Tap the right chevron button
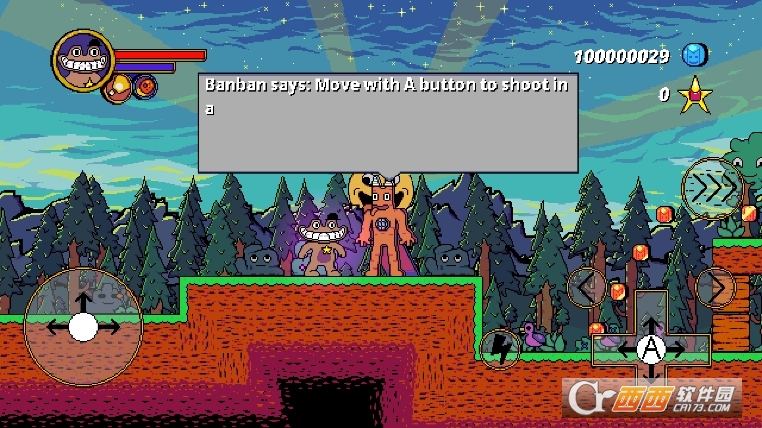 [x=714, y=287]
